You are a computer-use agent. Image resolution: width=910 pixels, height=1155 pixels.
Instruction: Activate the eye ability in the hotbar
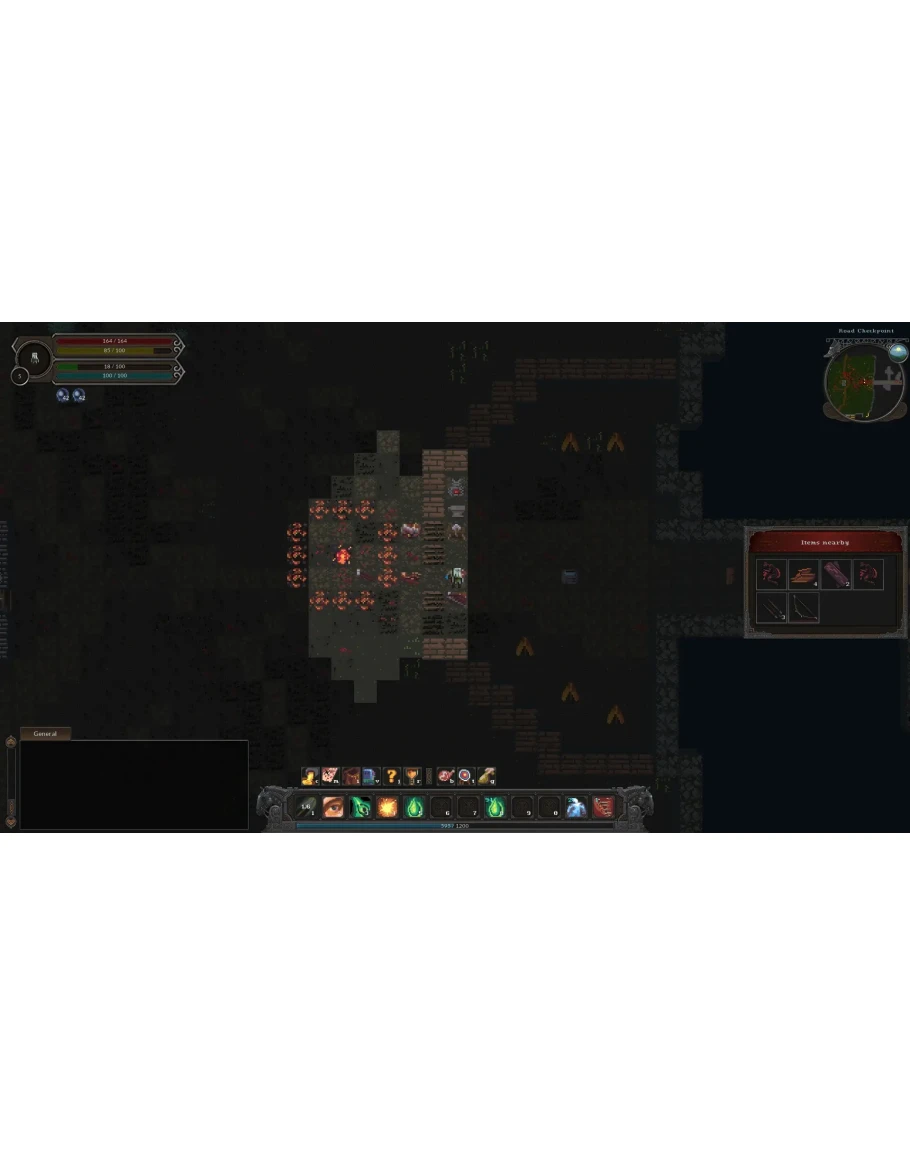(333, 806)
